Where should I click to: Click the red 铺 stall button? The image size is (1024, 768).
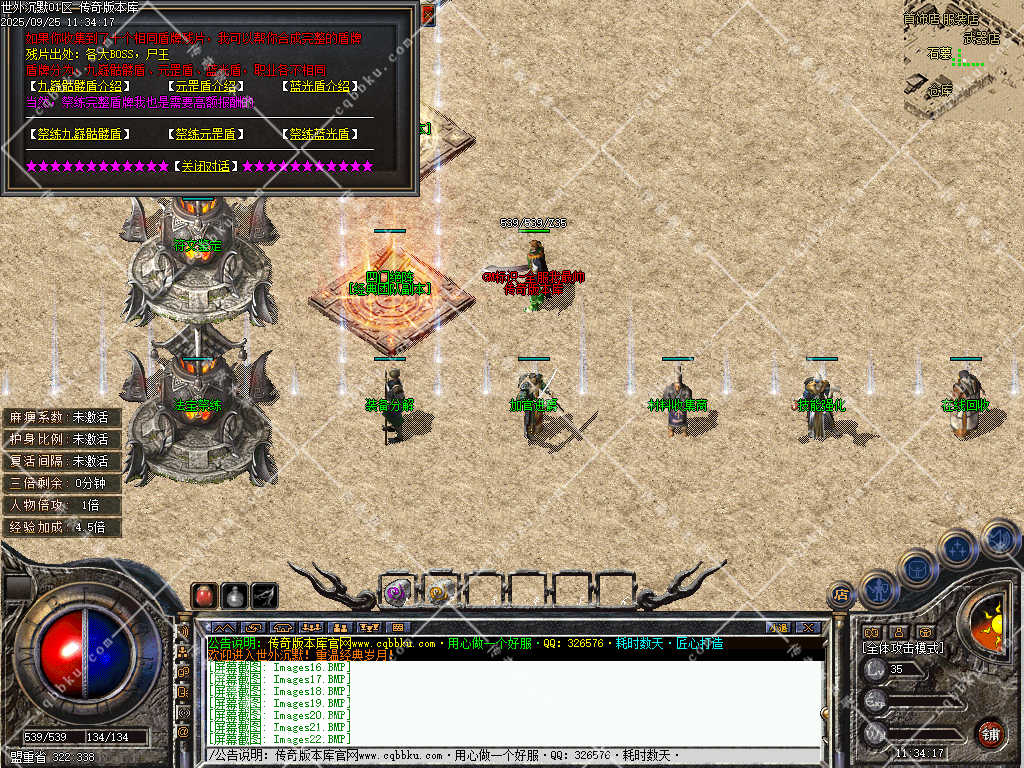coord(990,731)
